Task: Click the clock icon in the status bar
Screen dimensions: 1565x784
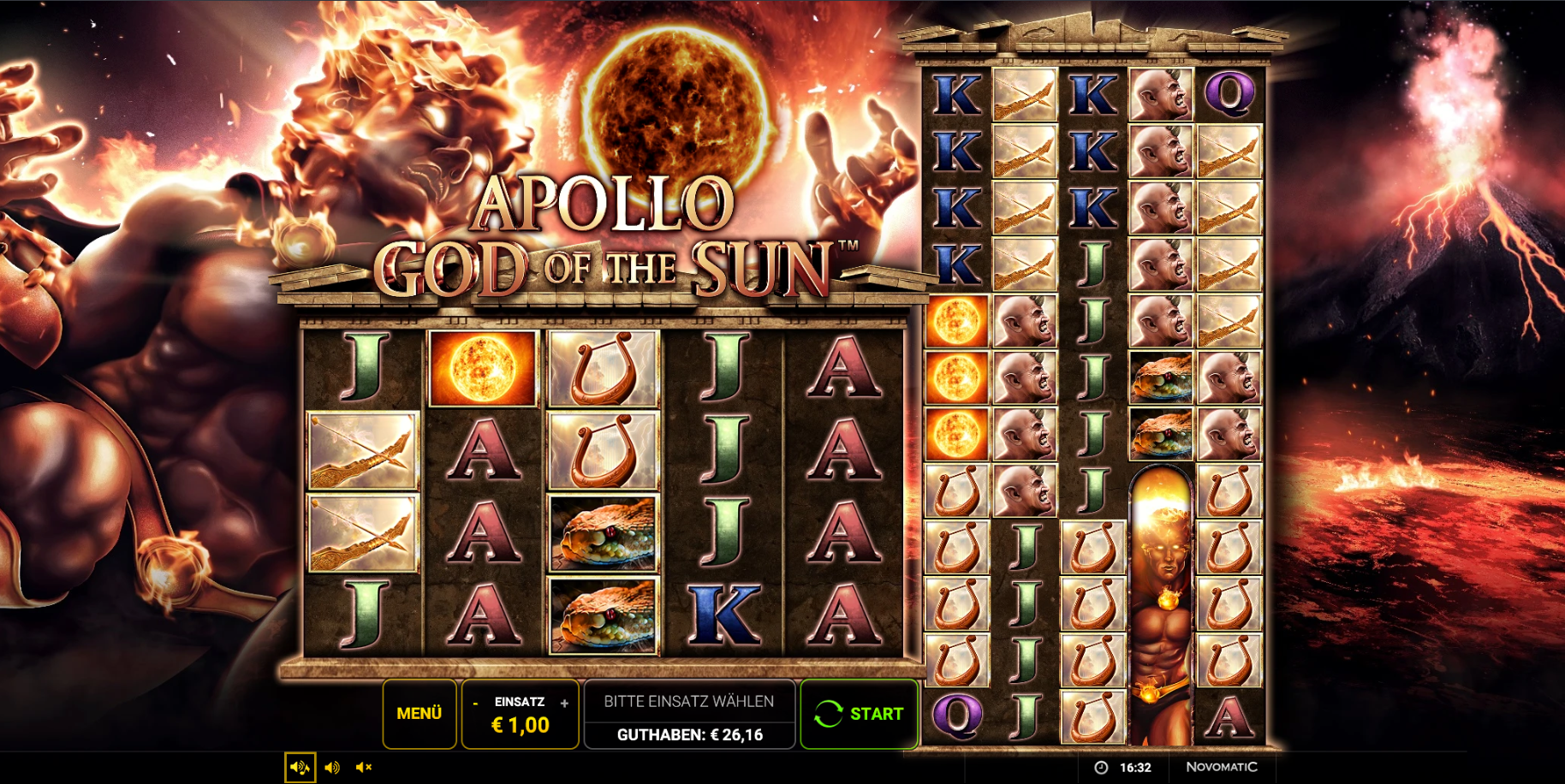Action: tap(1098, 768)
